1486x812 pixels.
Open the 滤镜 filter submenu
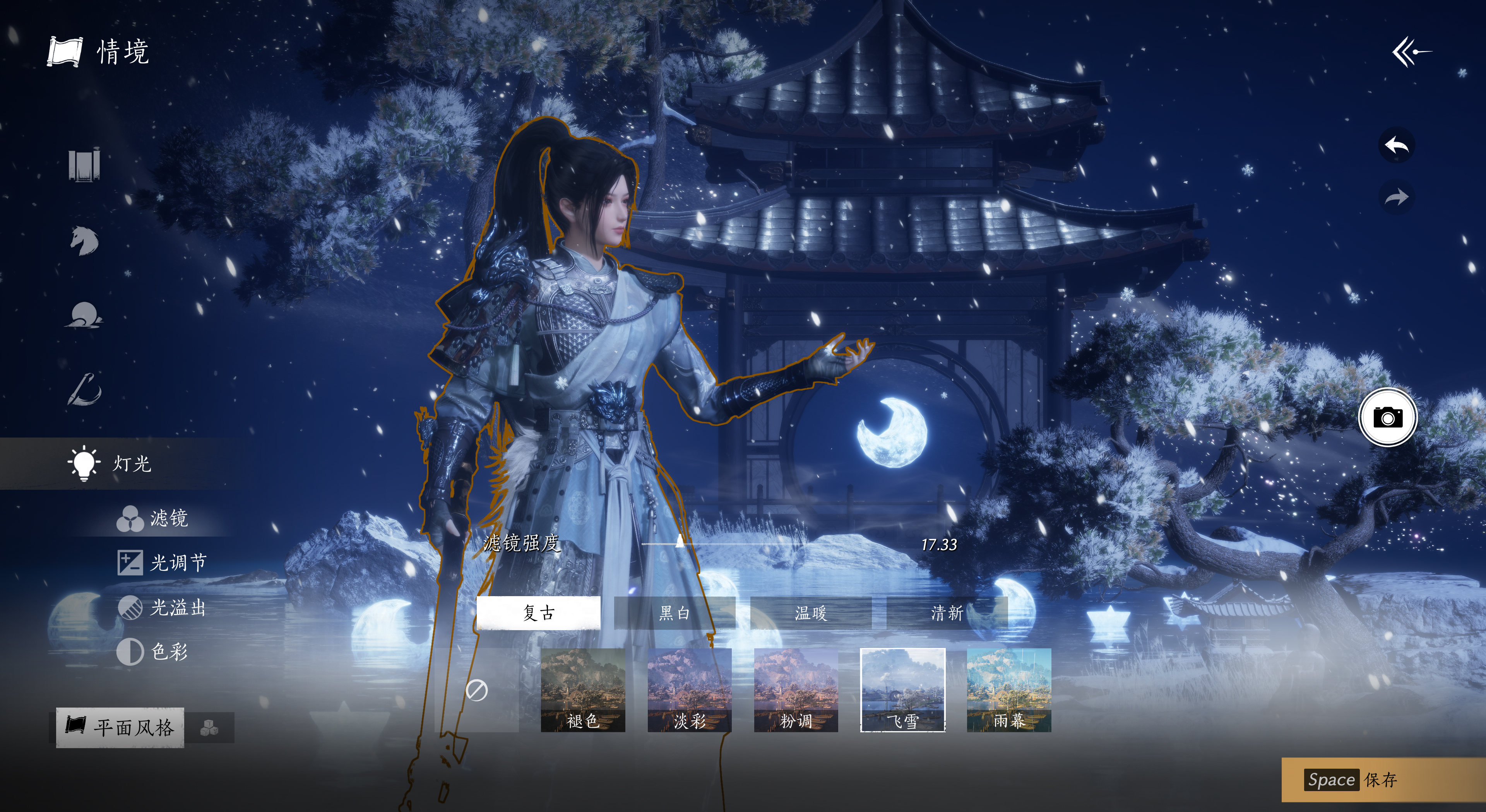click(x=153, y=518)
